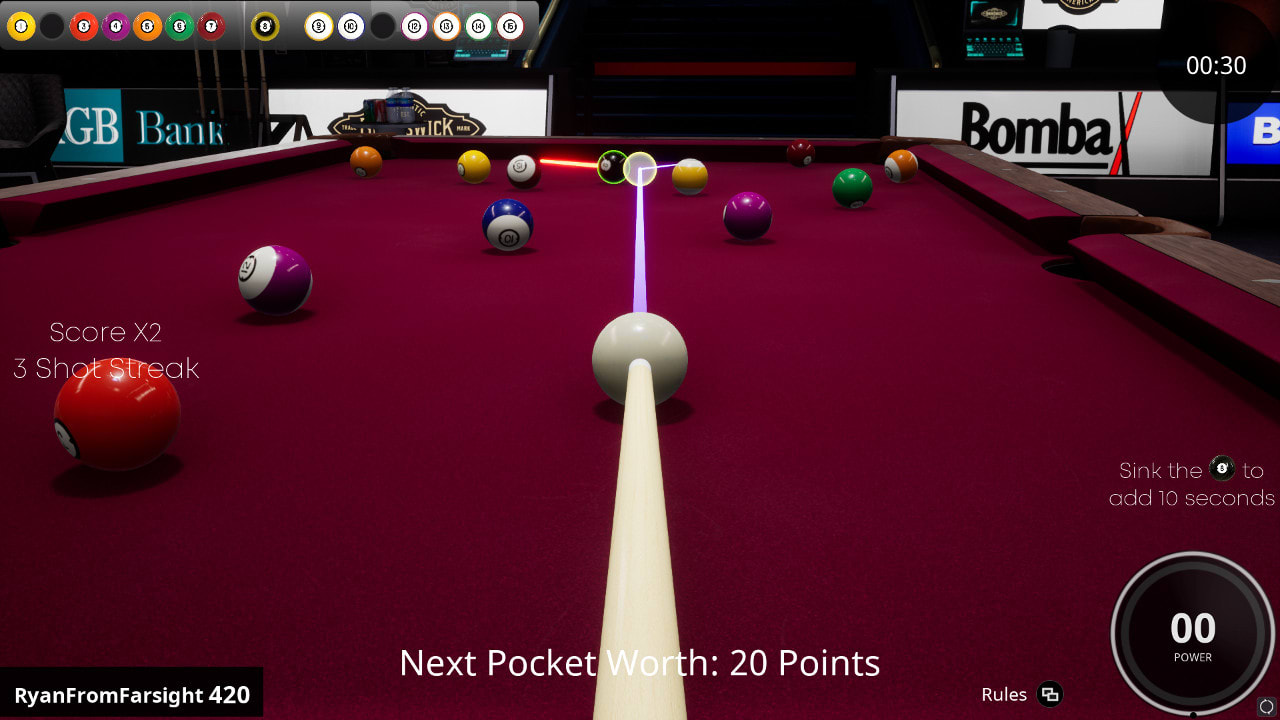Select the 15-ball icon at the tracker's end
Viewport: 1280px width, 720px height.
[x=509, y=27]
